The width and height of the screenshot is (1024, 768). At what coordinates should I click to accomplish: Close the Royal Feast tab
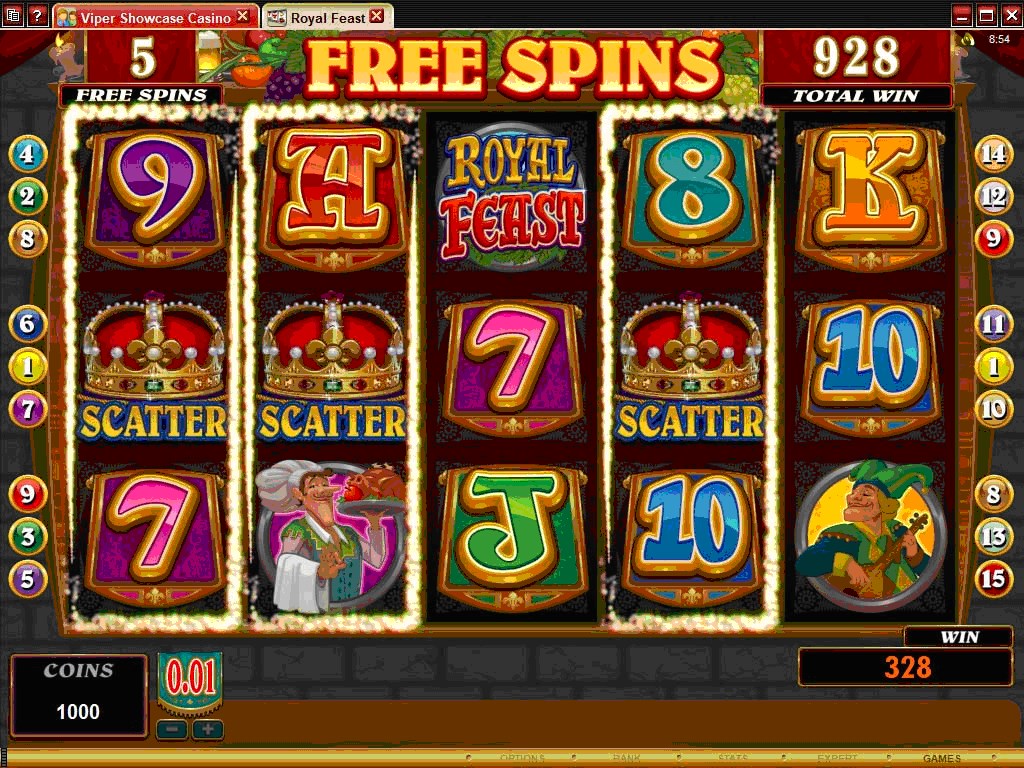[376, 16]
